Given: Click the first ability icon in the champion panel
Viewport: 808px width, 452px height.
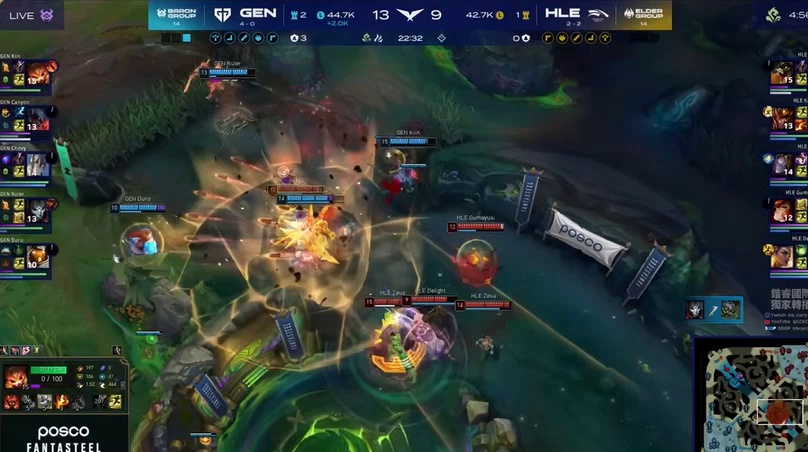Looking at the screenshot, I should click(x=12, y=401).
